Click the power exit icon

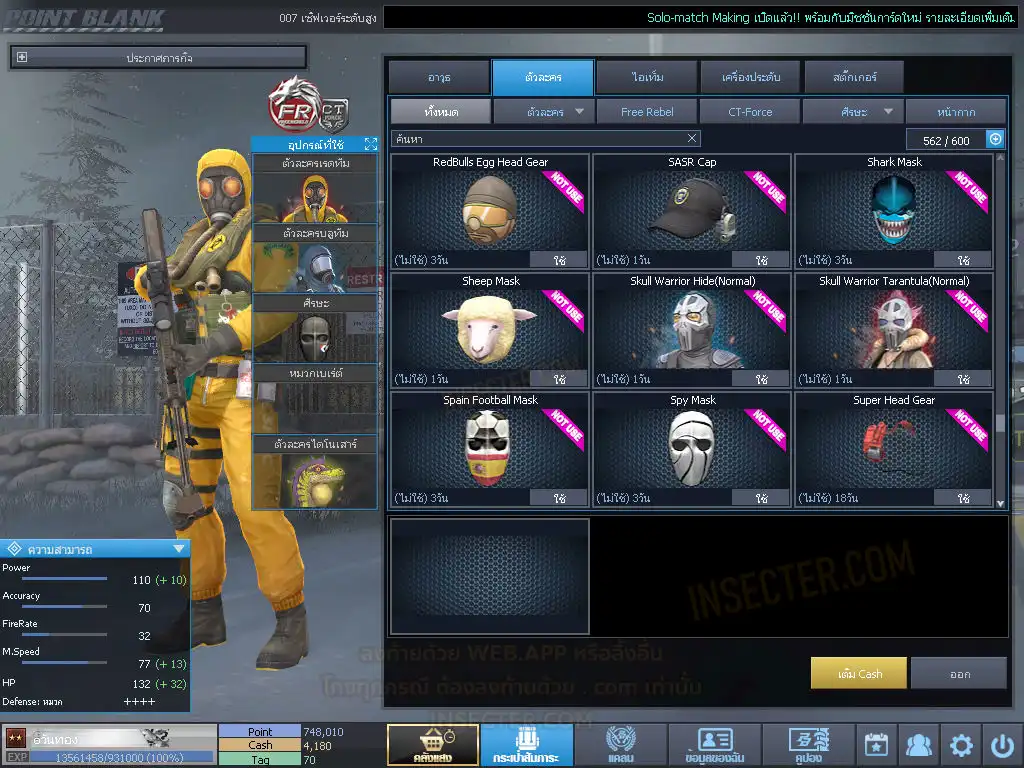pyautogui.click(x=1002, y=746)
